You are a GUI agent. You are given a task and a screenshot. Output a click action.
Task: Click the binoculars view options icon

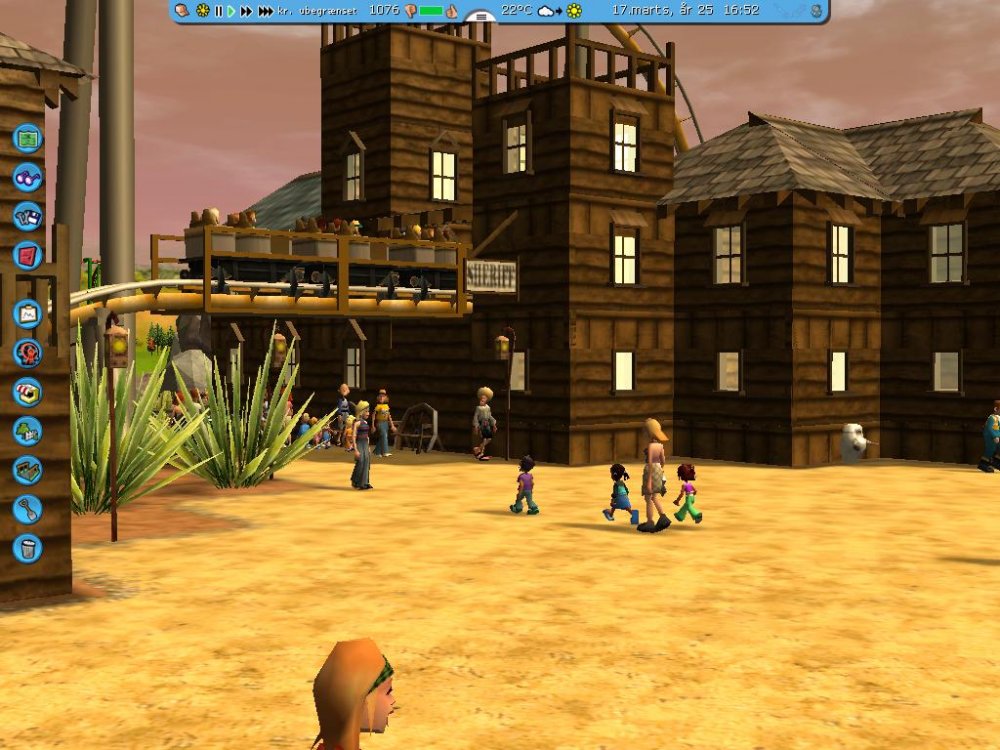pyautogui.click(x=28, y=177)
